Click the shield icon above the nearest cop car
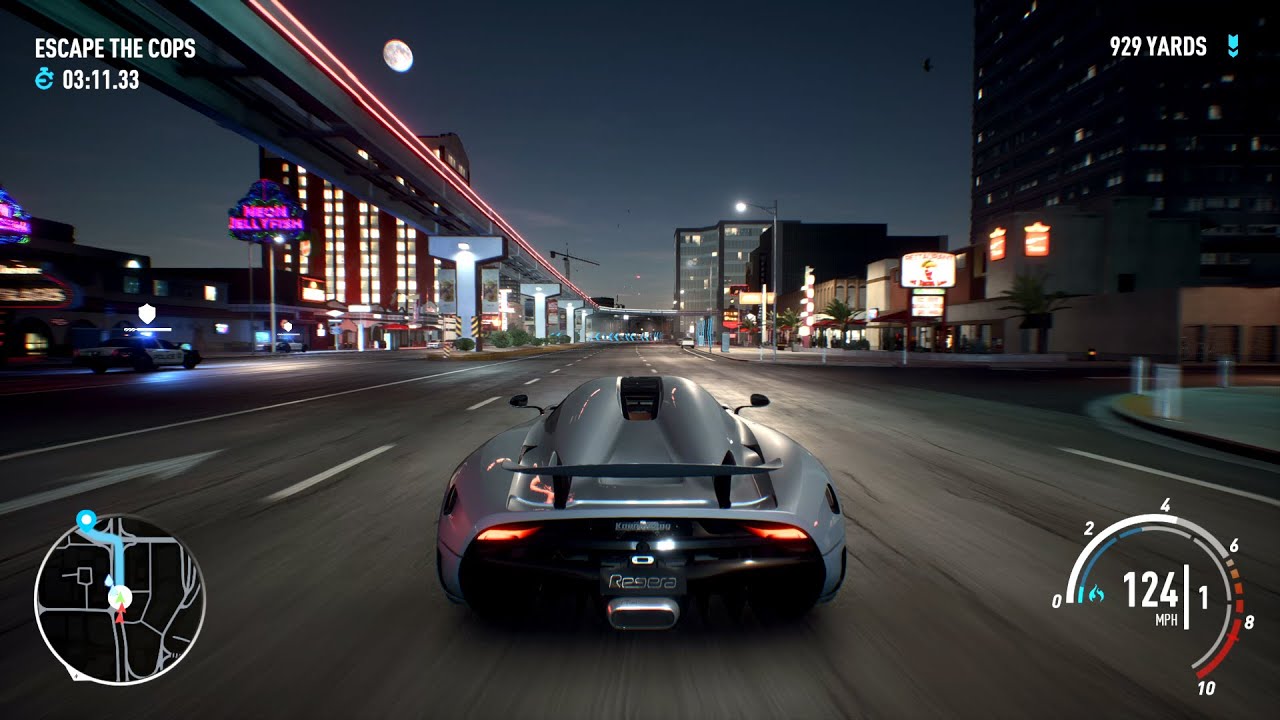 coord(147,312)
